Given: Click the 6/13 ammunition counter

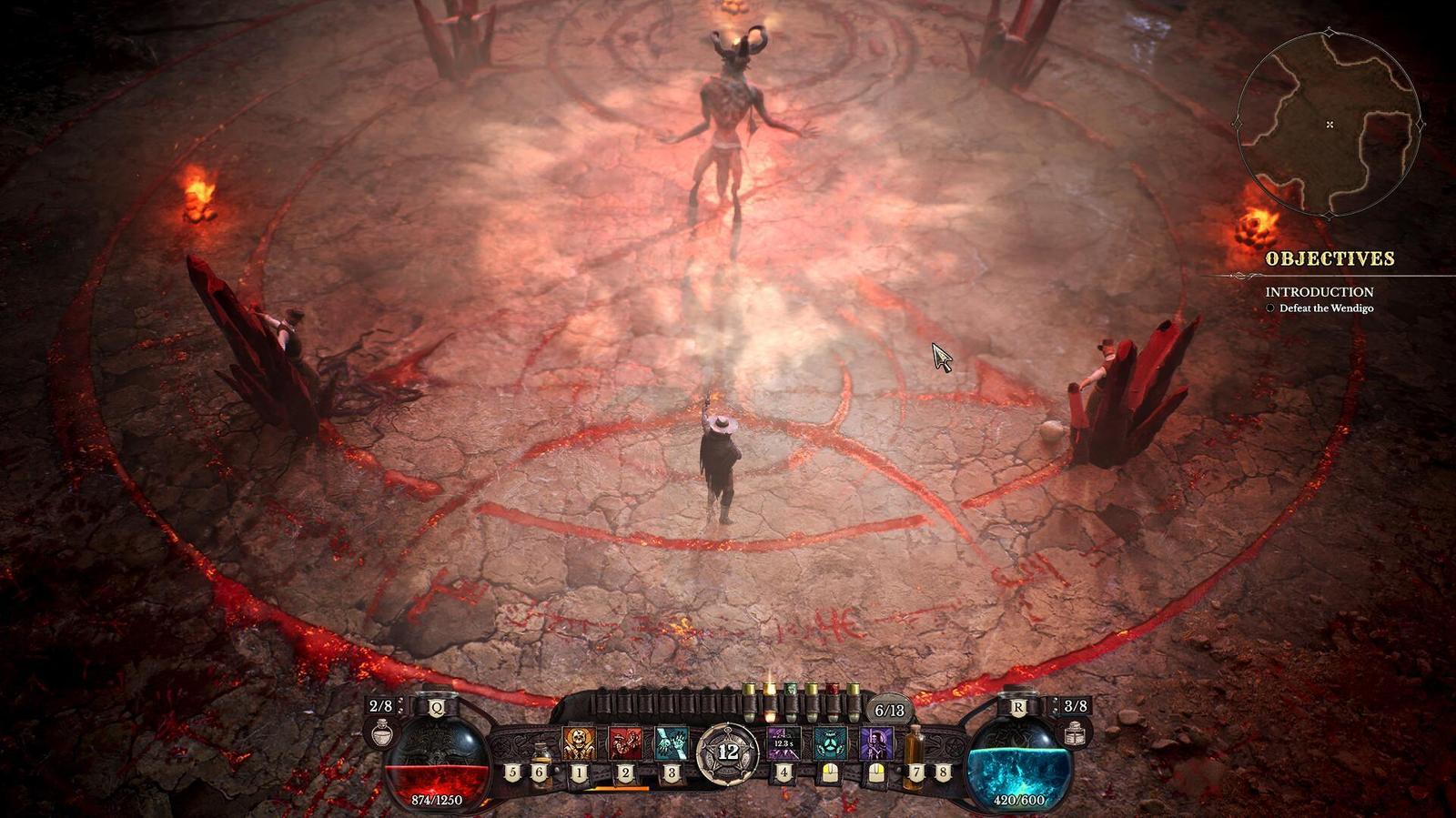Looking at the screenshot, I should (890, 709).
